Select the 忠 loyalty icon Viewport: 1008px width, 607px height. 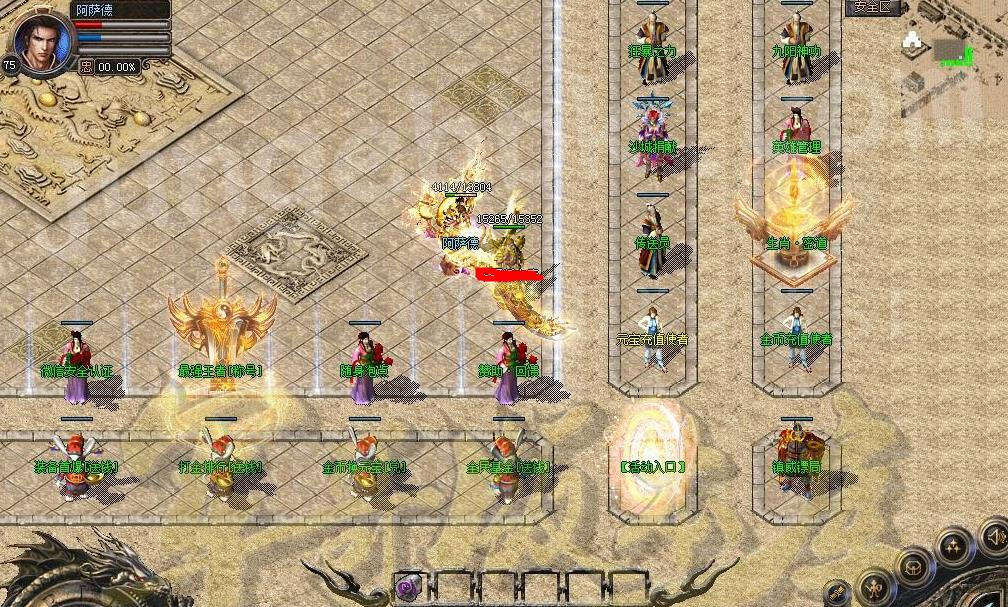point(86,67)
